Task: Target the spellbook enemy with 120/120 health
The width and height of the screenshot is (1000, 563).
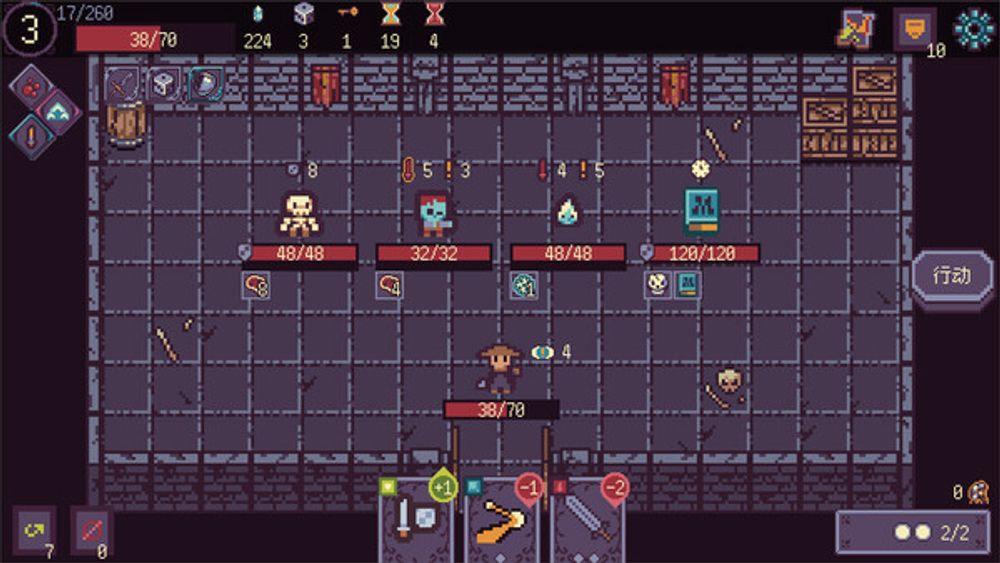Action: coord(702,211)
